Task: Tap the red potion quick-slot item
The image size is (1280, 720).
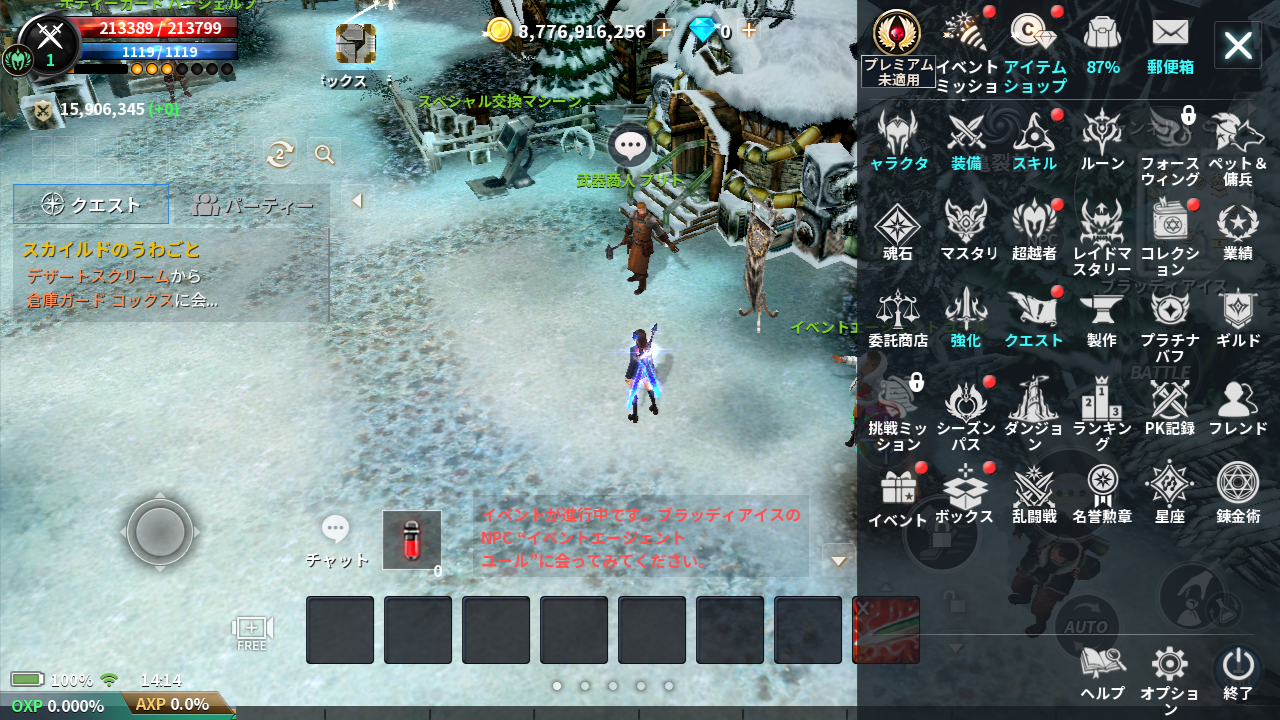Action: pyautogui.click(x=412, y=540)
